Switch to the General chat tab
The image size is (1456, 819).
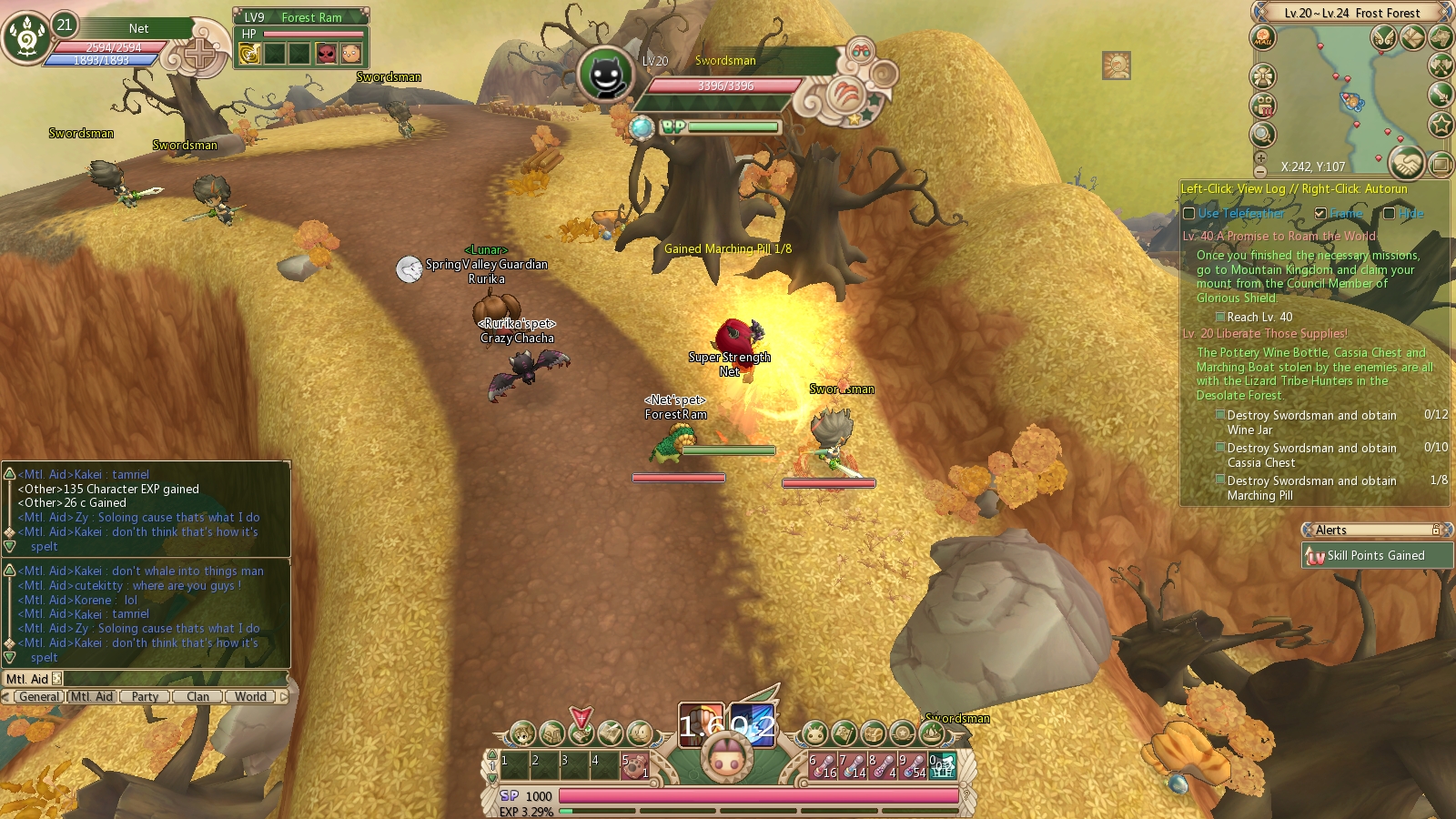click(x=39, y=697)
